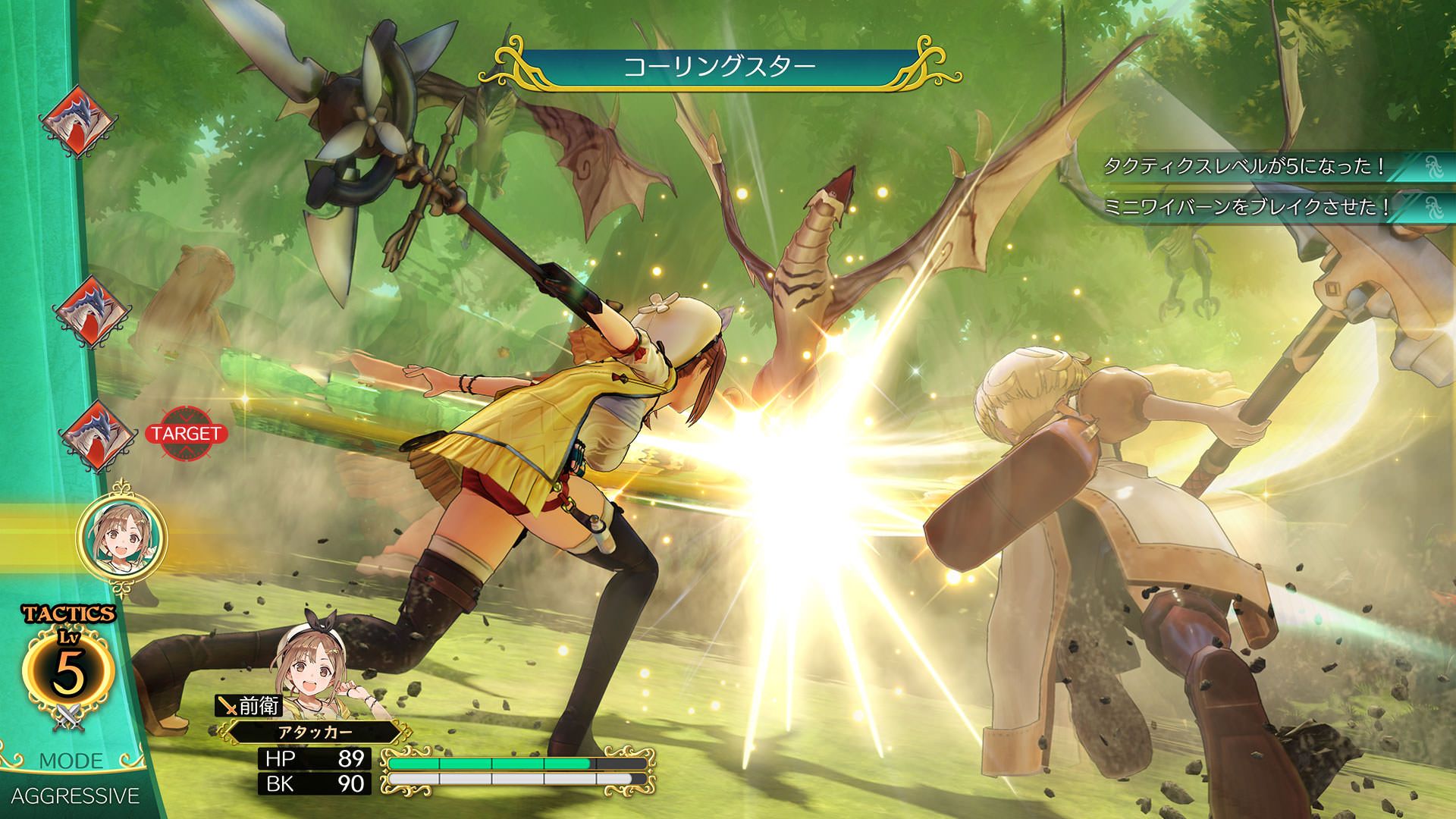Click the HP 89 value display

tap(315, 758)
